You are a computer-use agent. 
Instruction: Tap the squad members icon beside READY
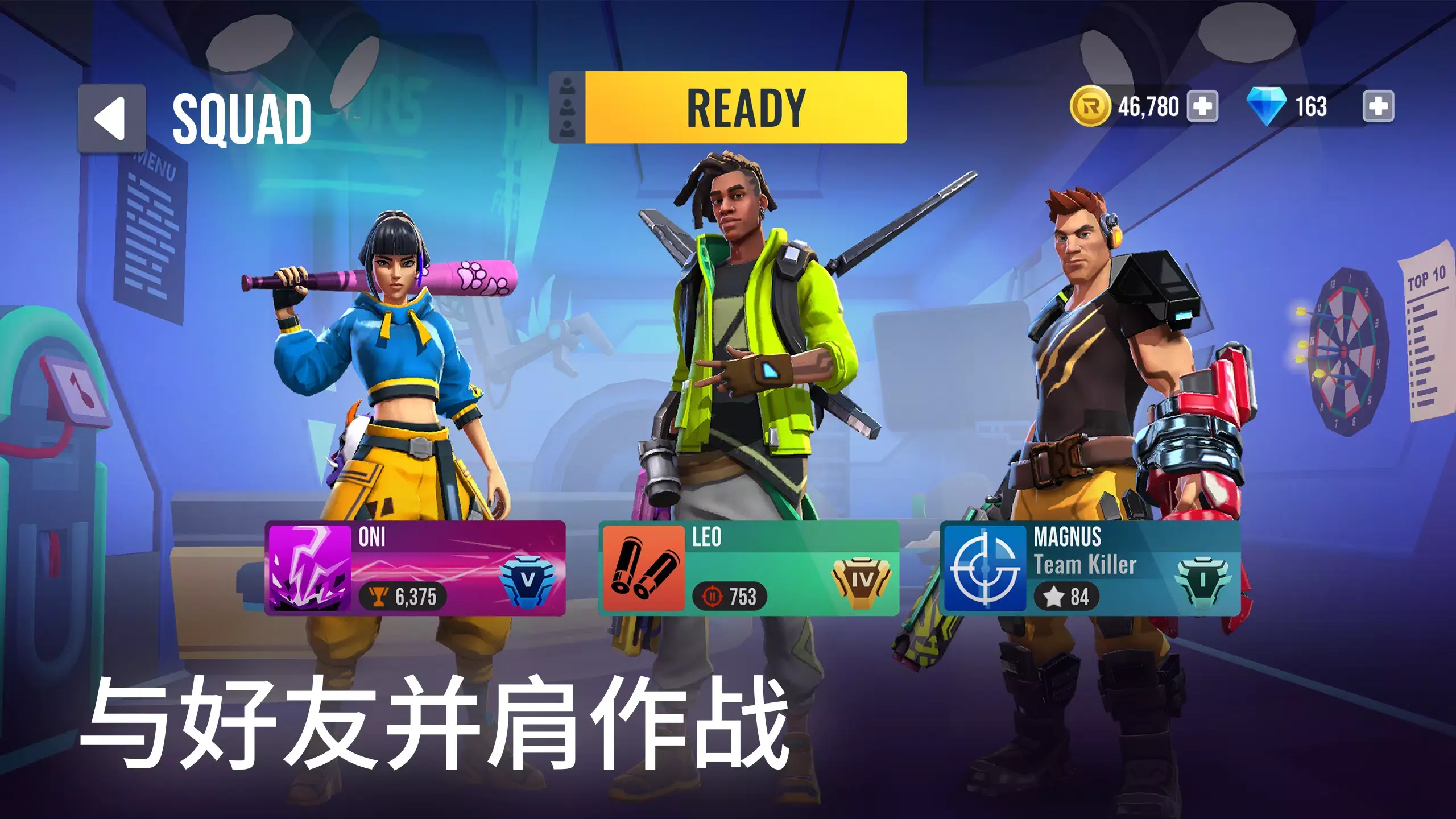[x=567, y=107]
